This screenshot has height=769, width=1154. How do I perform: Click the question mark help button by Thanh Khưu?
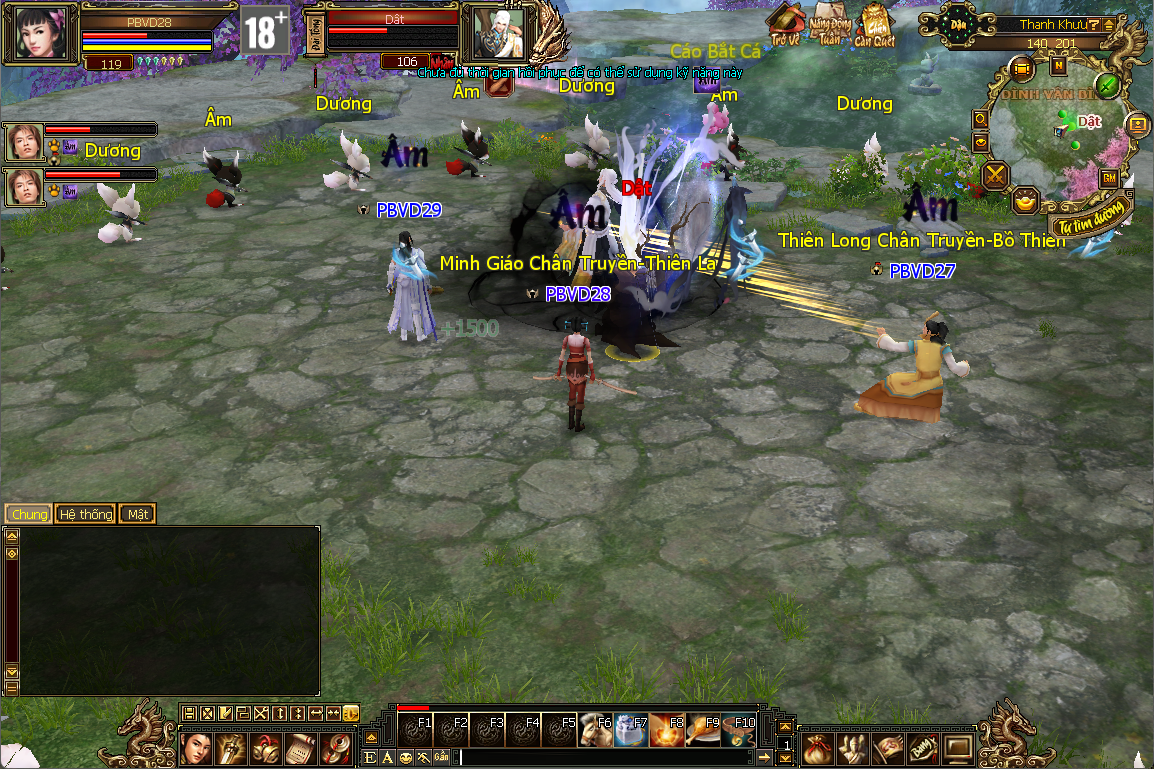click(1095, 24)
